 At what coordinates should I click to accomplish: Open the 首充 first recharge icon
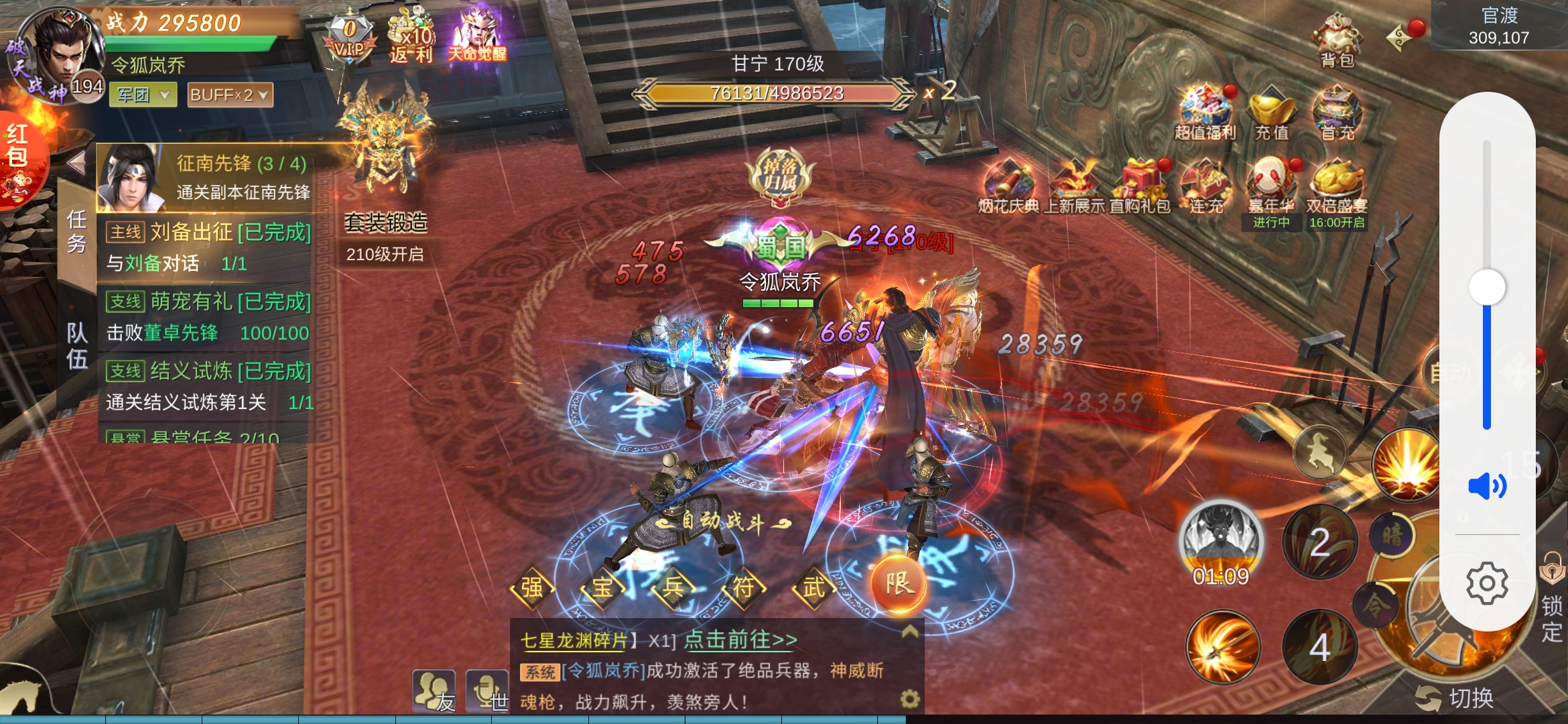(x=1337, y=114)
